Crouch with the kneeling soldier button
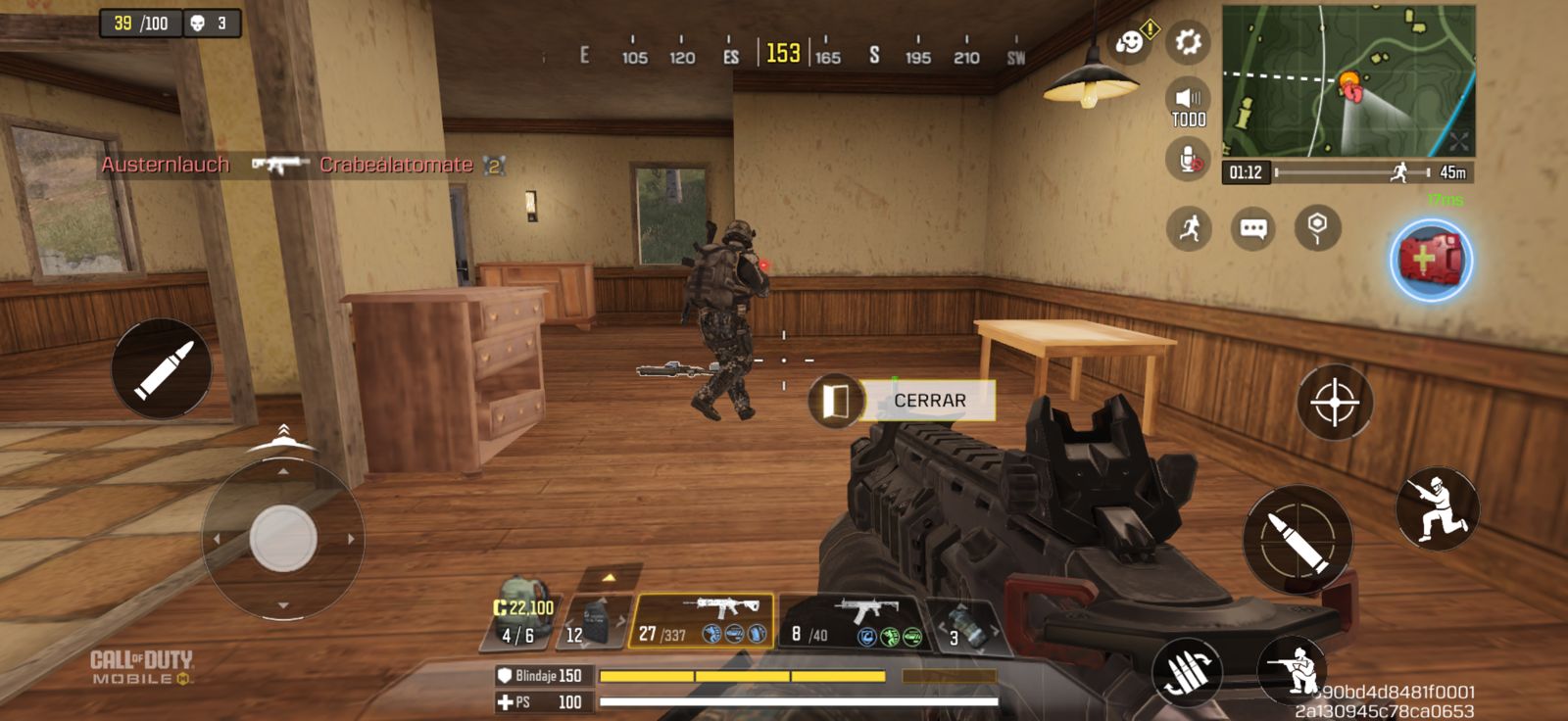The height and width of the screenshot is (721, 1568). (1296, 670)
